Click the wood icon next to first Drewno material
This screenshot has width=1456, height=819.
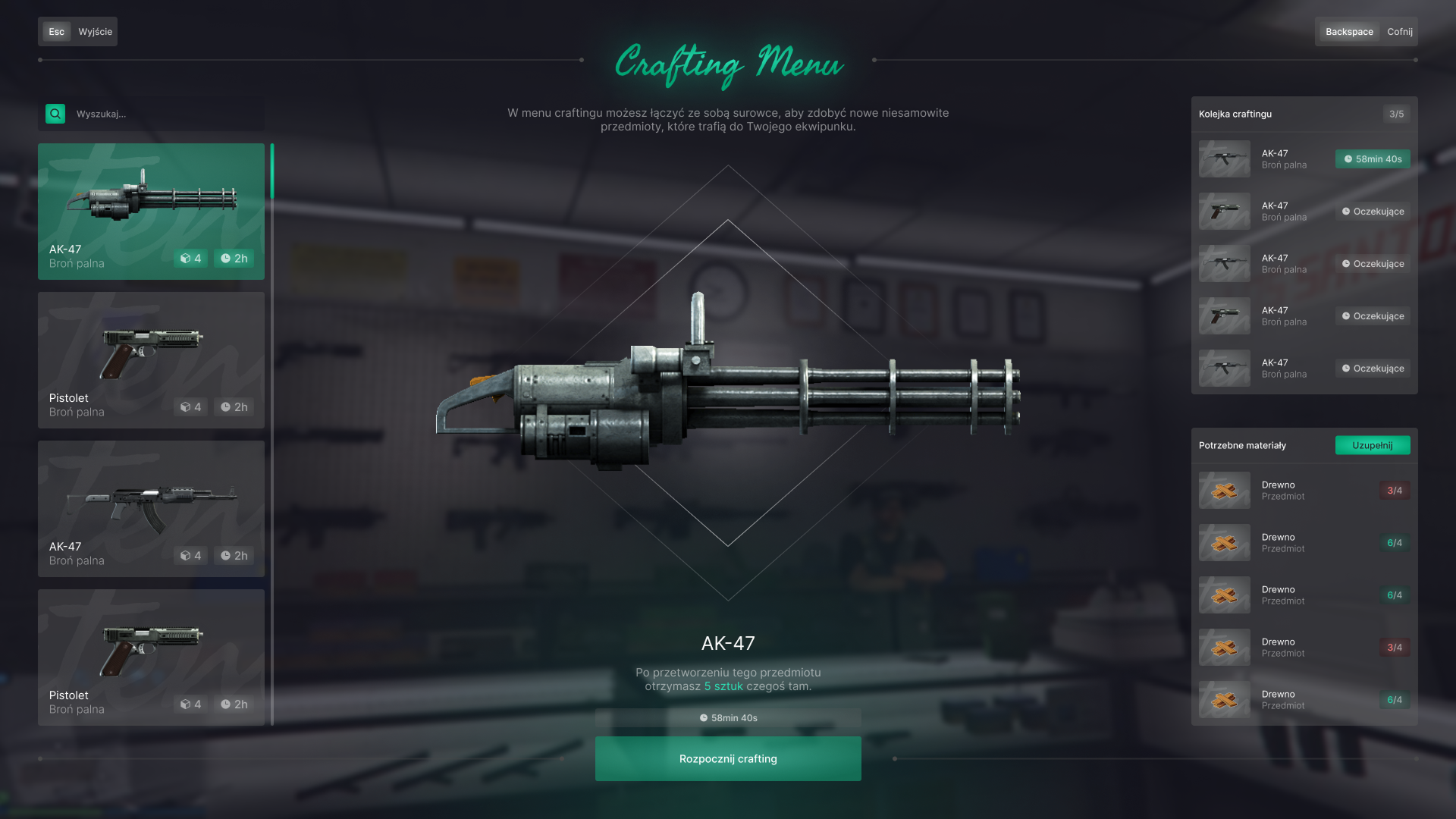(x=1224, y=491)
